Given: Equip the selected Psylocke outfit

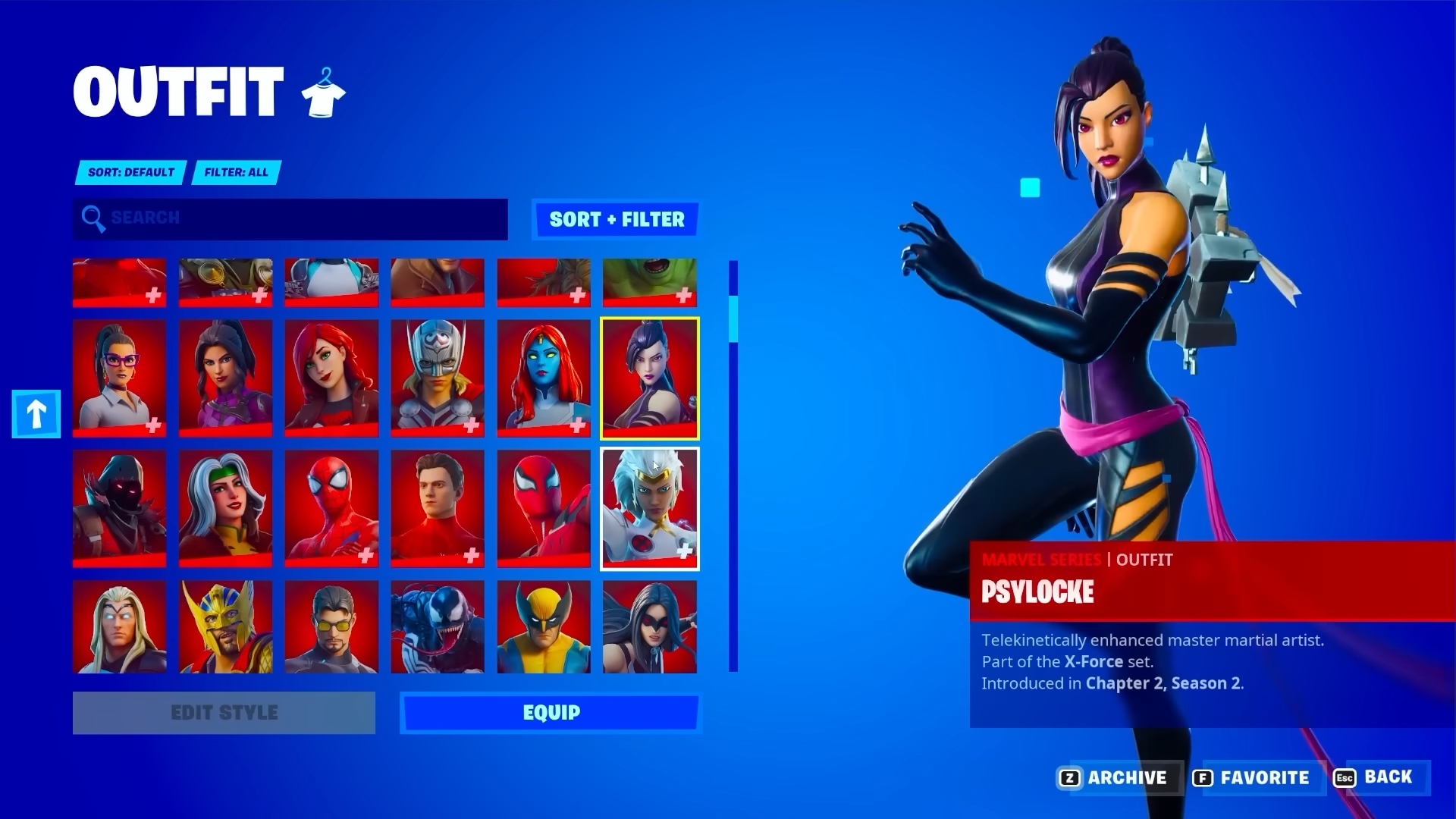Looking at the screenshot, I should pyautogui.click(x=551, y=713).
